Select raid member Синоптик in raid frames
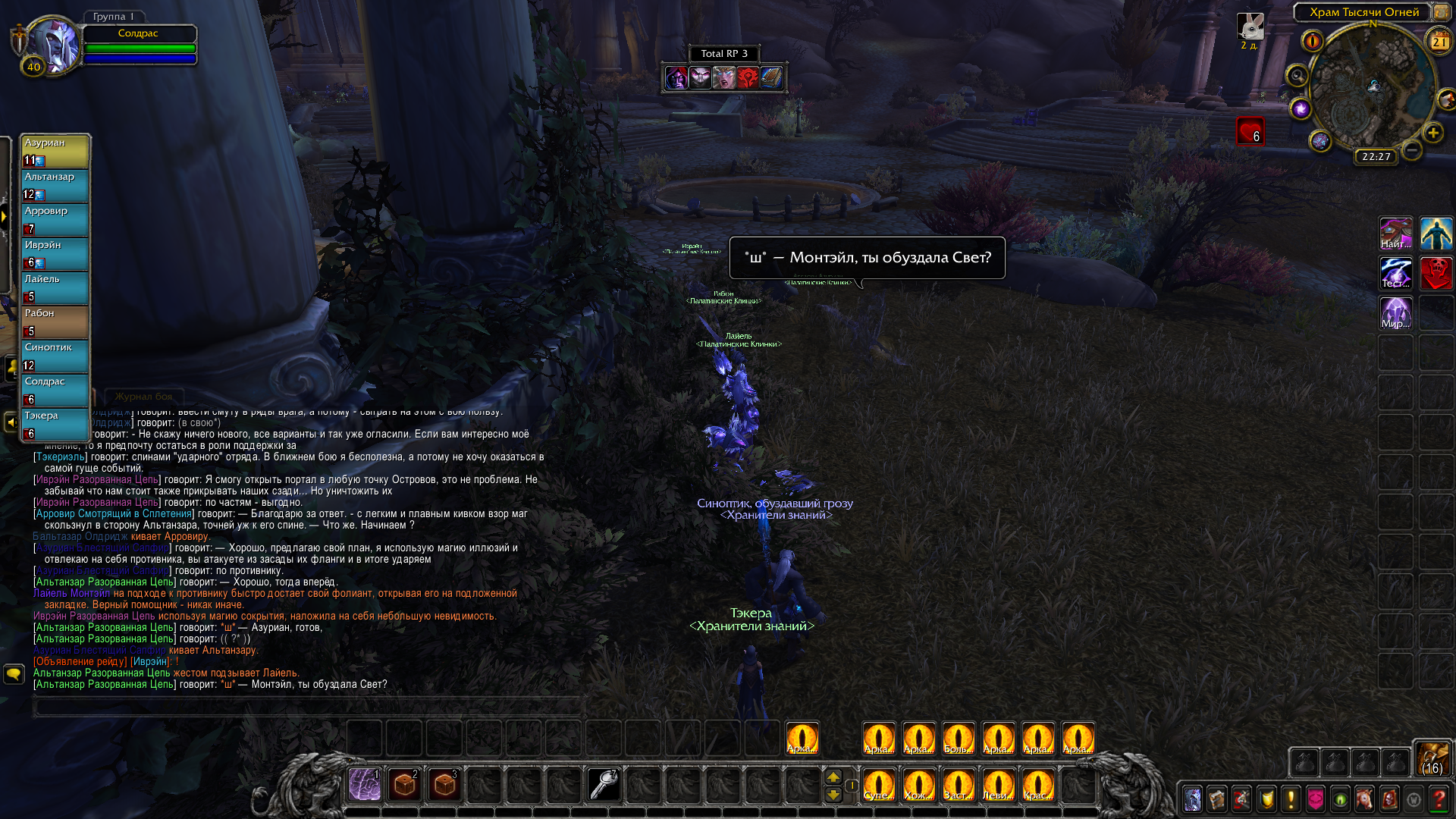Image resolution: width=1456 pixels, height=819 pixels. (x=55, y=356)
